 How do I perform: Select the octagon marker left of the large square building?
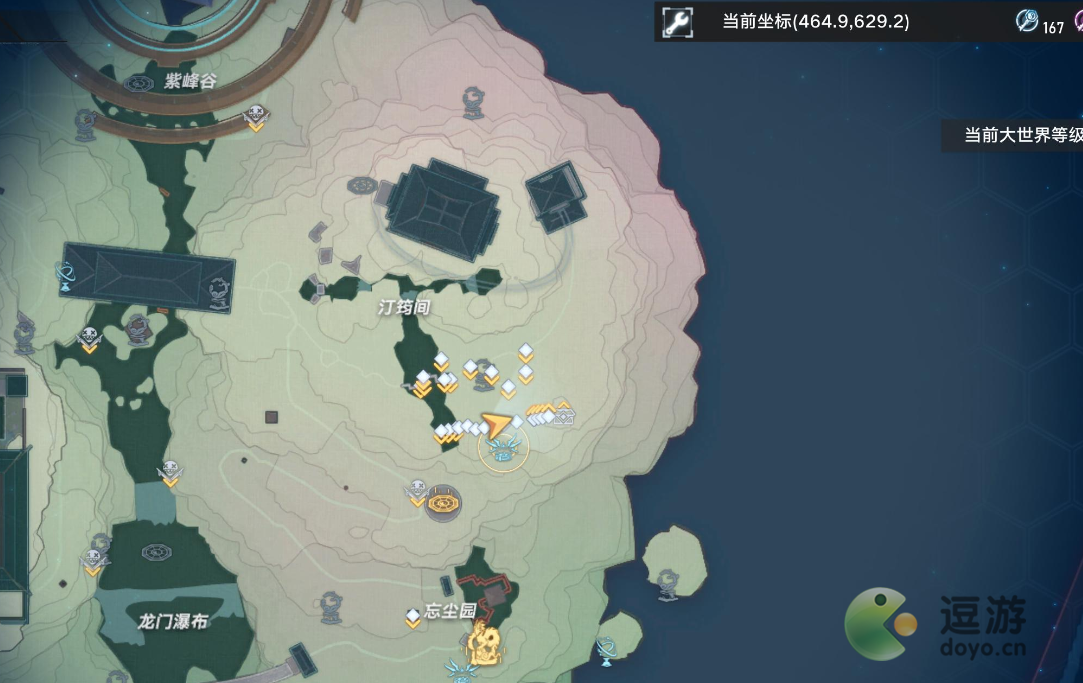[361, 185]
